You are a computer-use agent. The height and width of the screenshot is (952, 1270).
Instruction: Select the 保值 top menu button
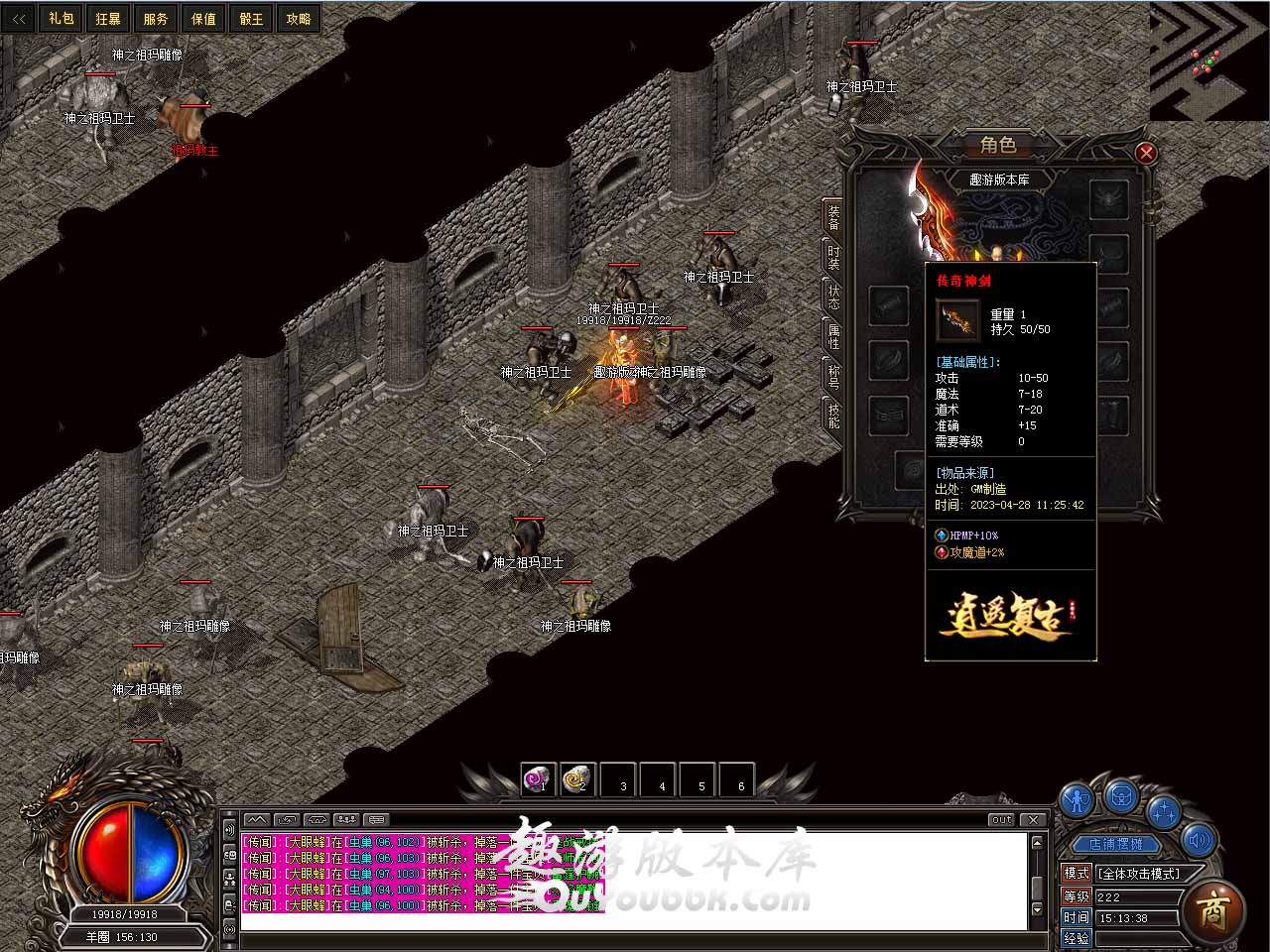point(203,18)
